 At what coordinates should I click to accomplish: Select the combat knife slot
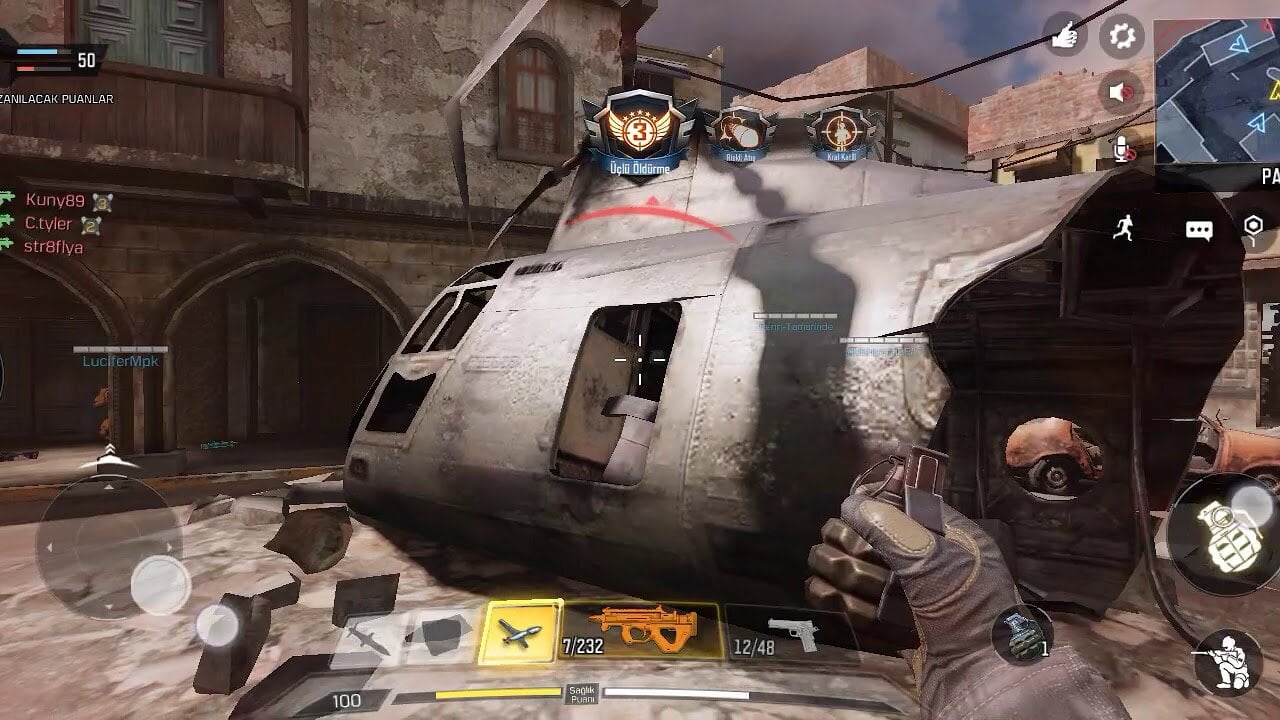366,637
